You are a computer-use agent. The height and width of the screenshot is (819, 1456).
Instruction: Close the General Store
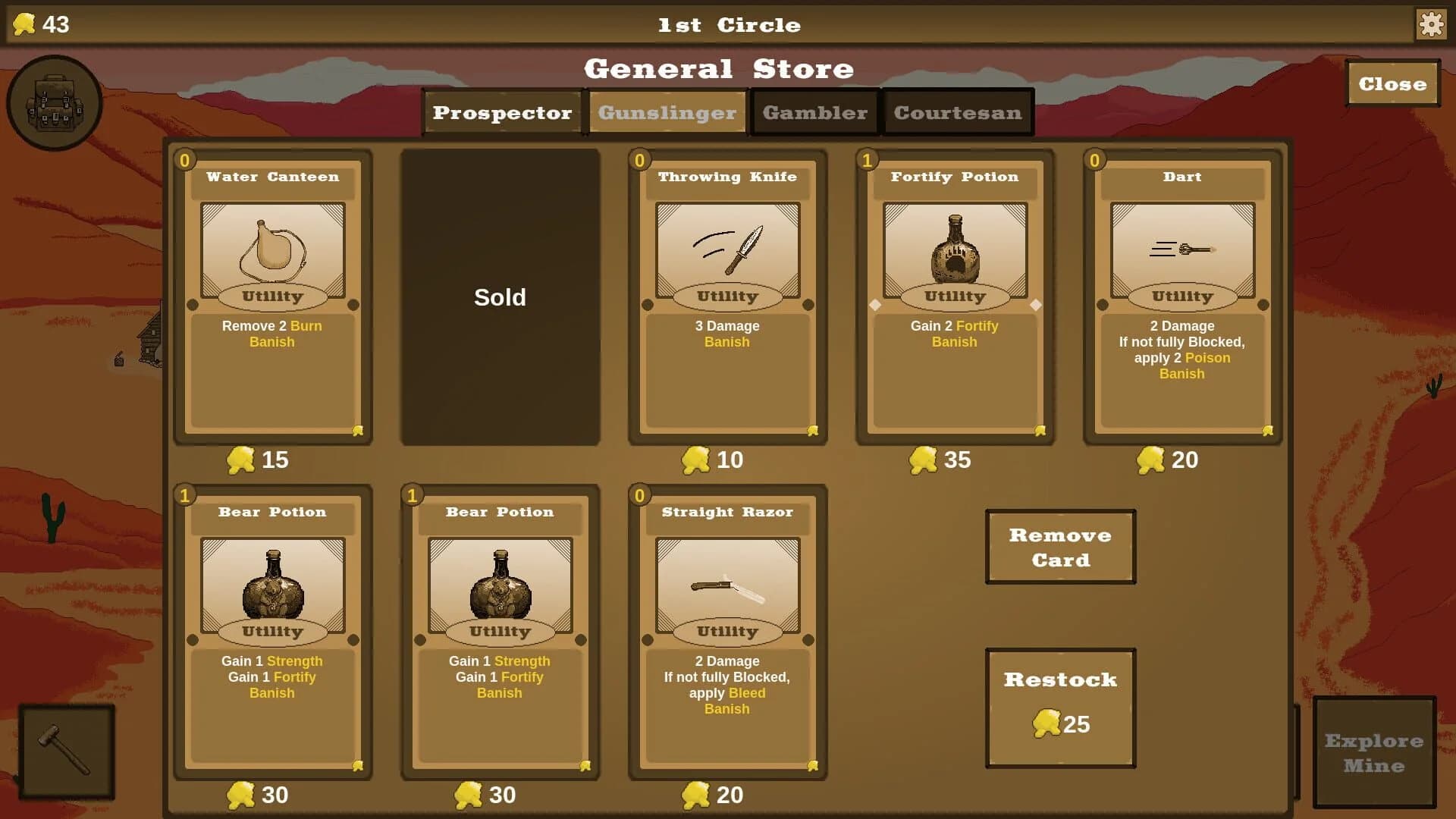(x=1392, y=83)
